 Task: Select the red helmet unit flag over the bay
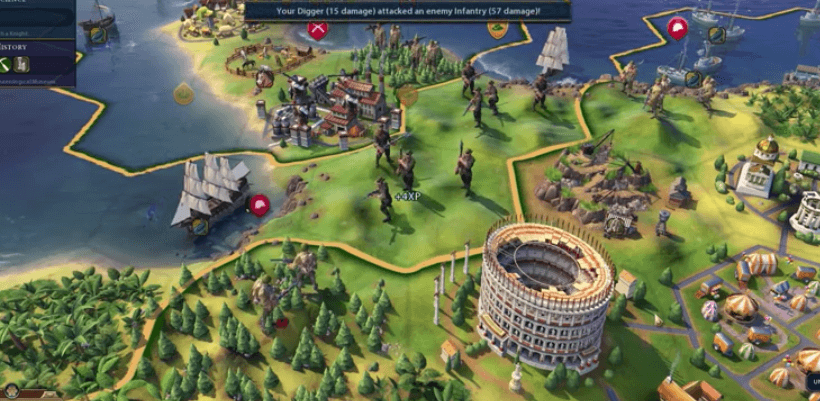point(260,206)
